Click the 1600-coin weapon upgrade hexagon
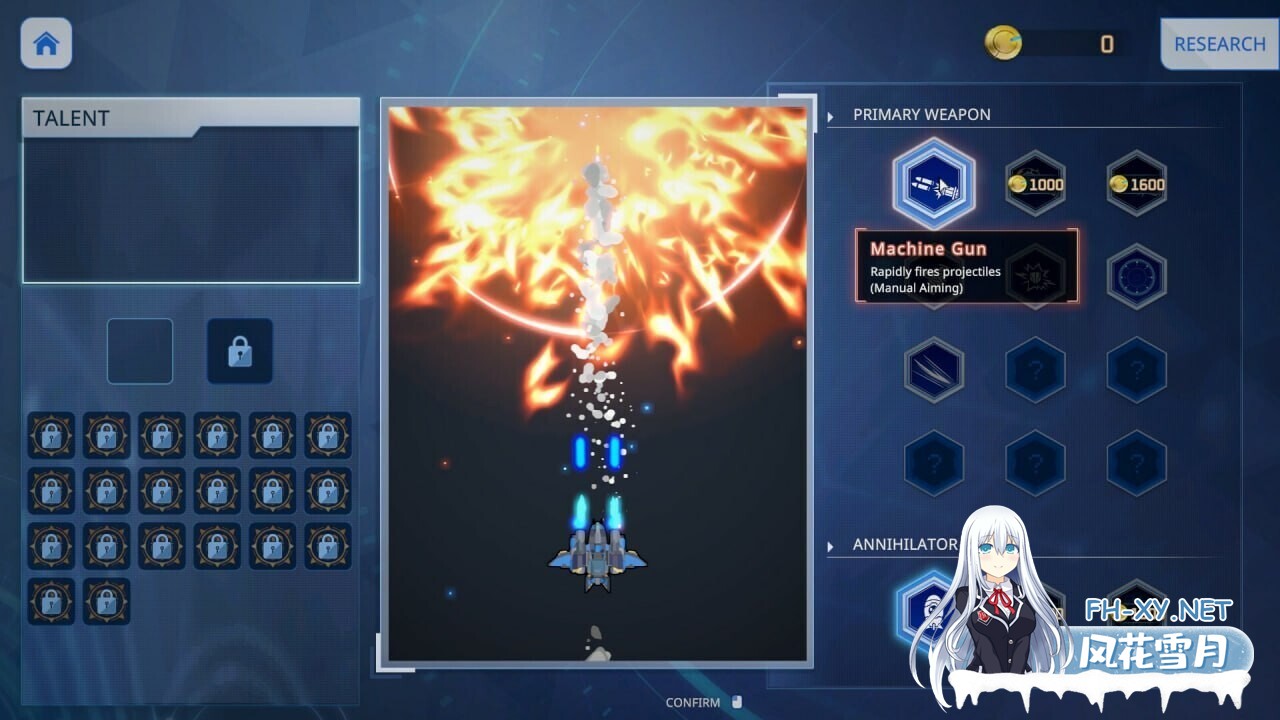 coord(1135,183)
